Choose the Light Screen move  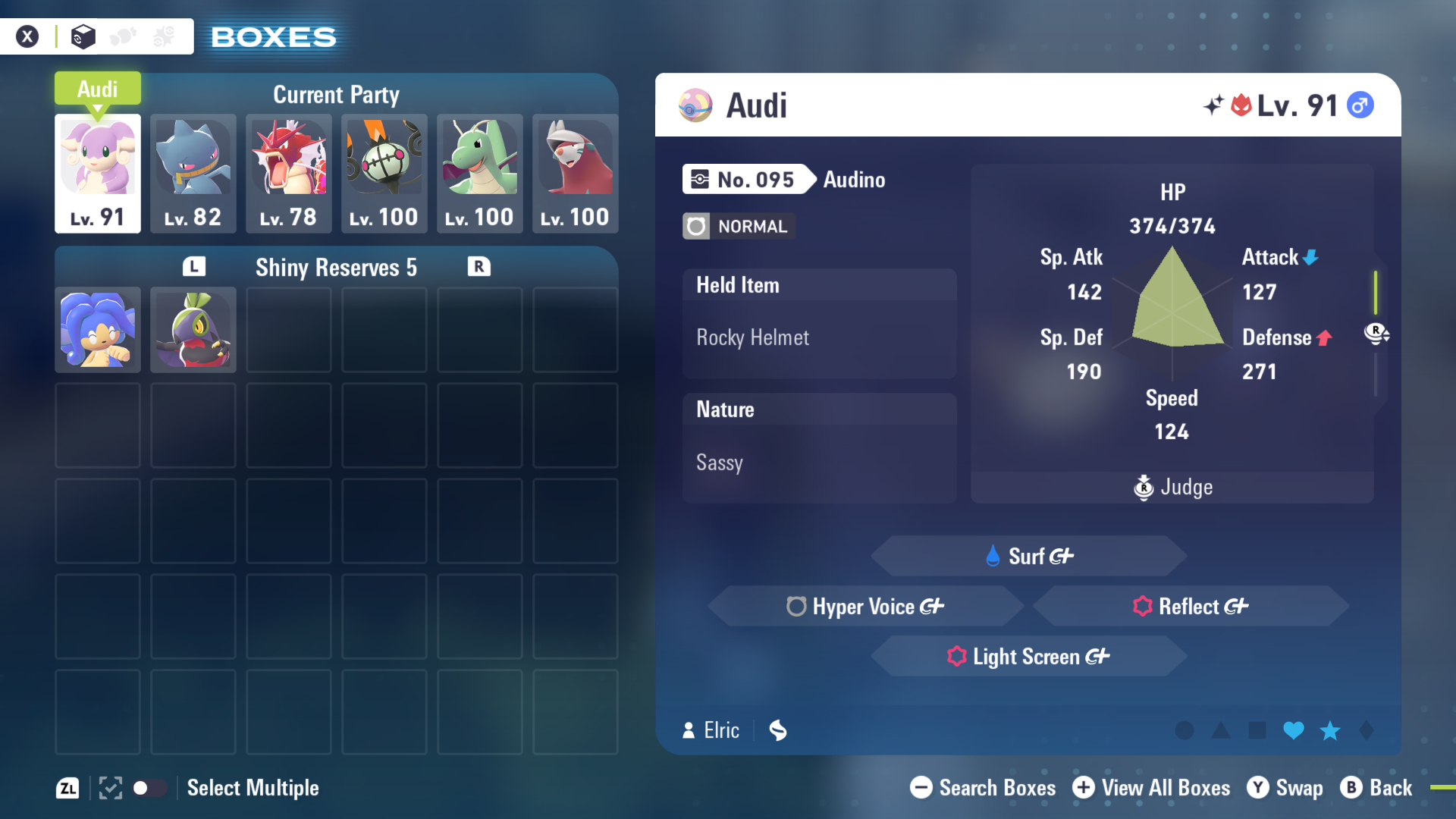click(x=1028, y=656)
